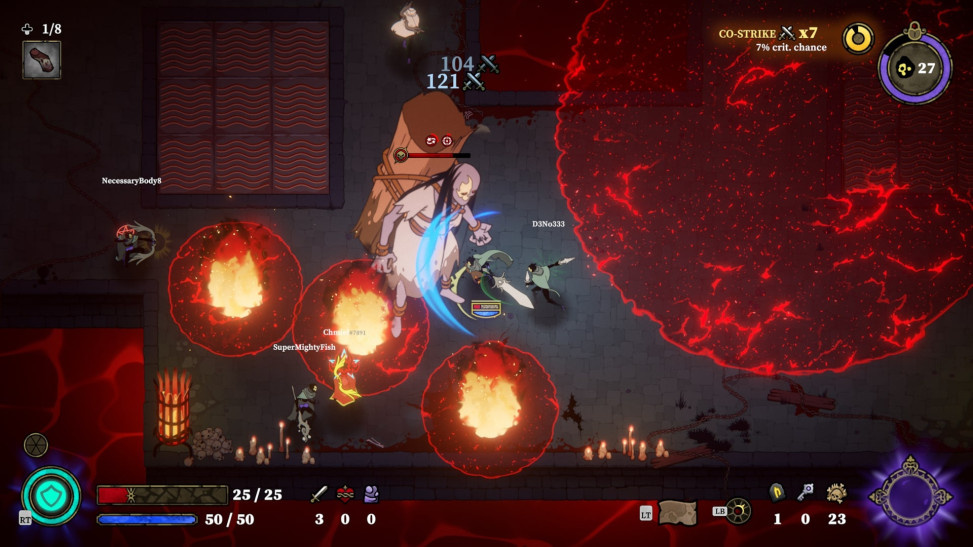Activate the cyan shield ability
This screenshot has height=547, width=973.
[x=51, y=495]
